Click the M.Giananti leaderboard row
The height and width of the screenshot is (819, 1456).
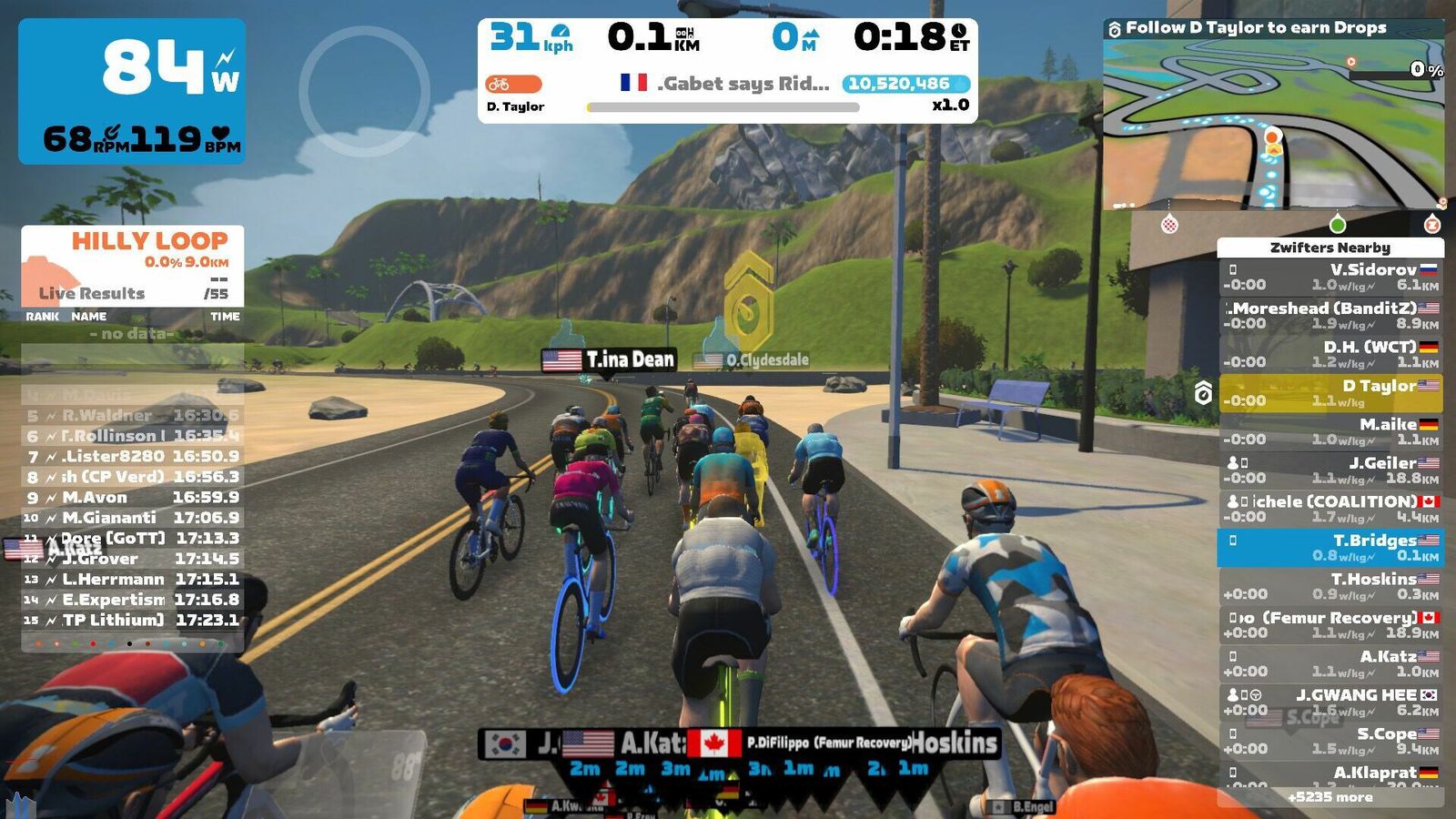133,518
